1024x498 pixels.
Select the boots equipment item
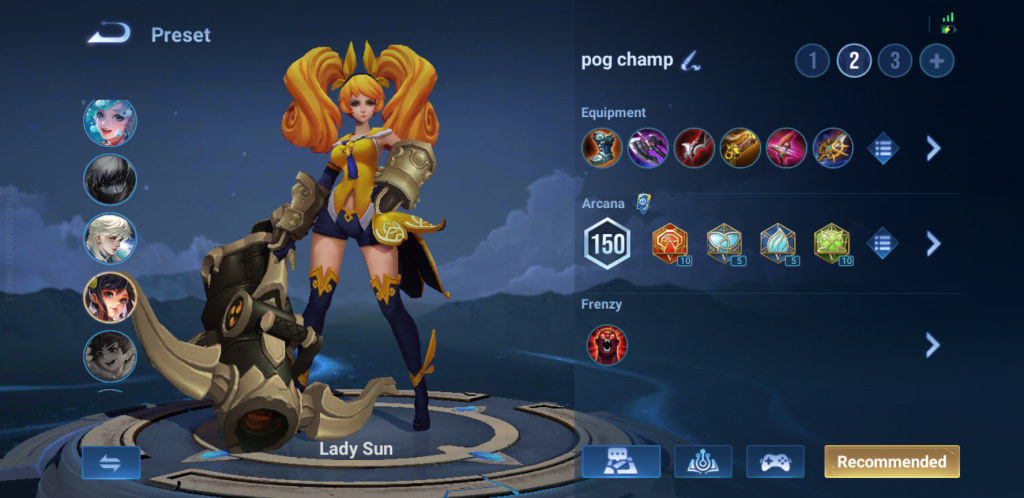(x=602, y=149)
